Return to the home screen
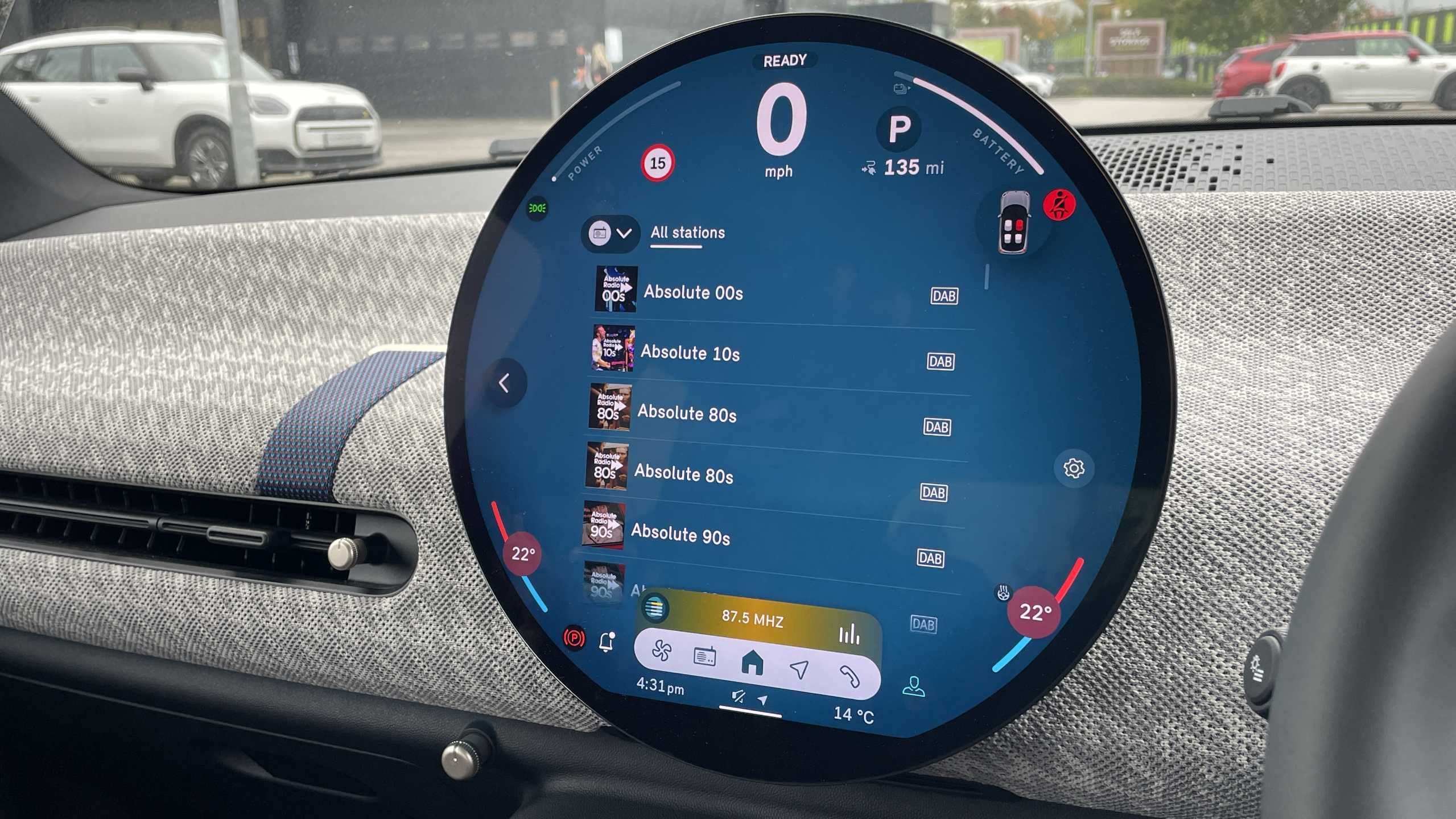The height and width of the screenshot is (819, 1456). (752, 663)
